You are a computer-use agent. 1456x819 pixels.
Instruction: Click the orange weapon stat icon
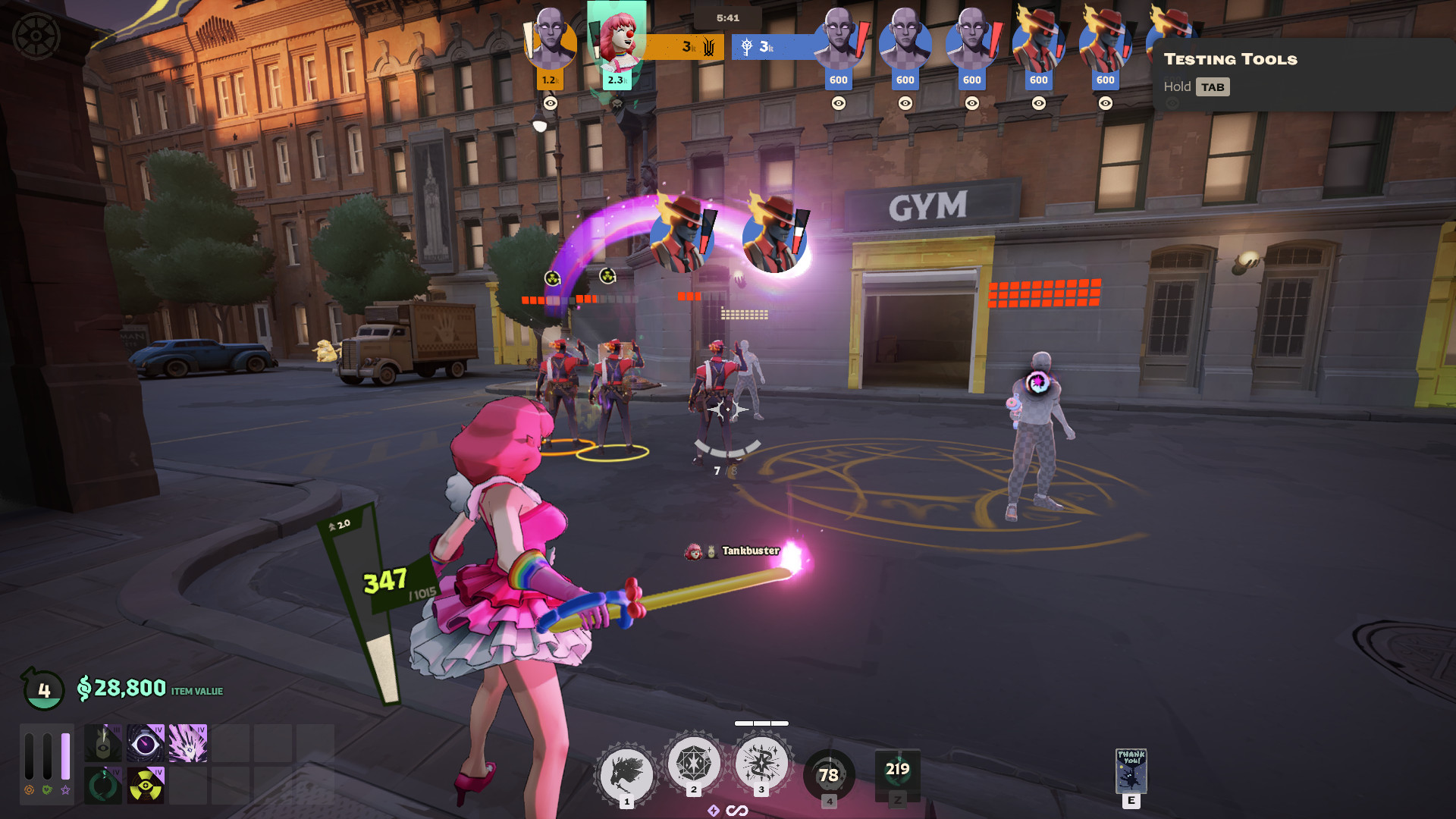coord(29,790)
